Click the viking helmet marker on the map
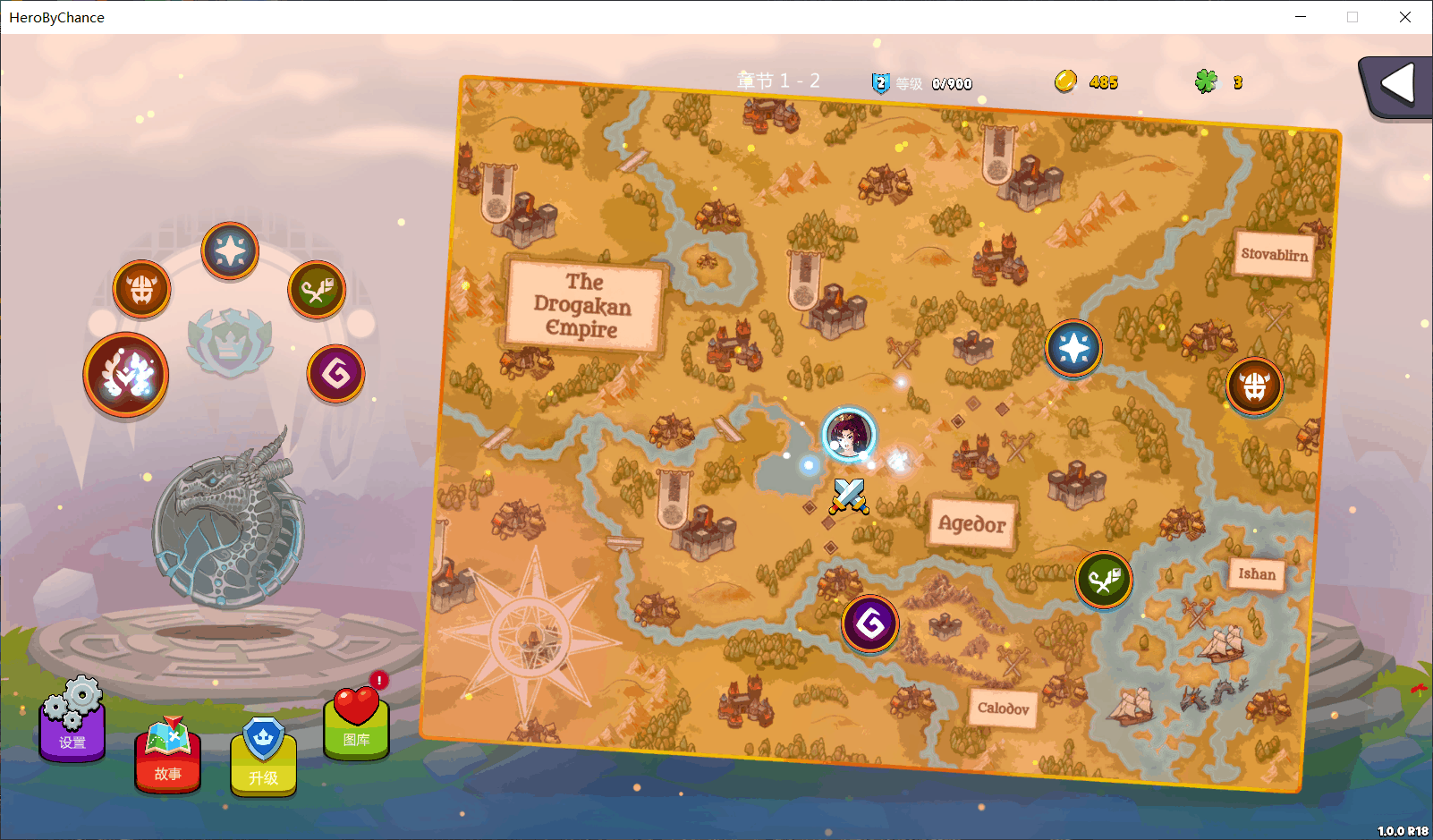Screen dimensions: 1433x840 tap(1254, 386)
